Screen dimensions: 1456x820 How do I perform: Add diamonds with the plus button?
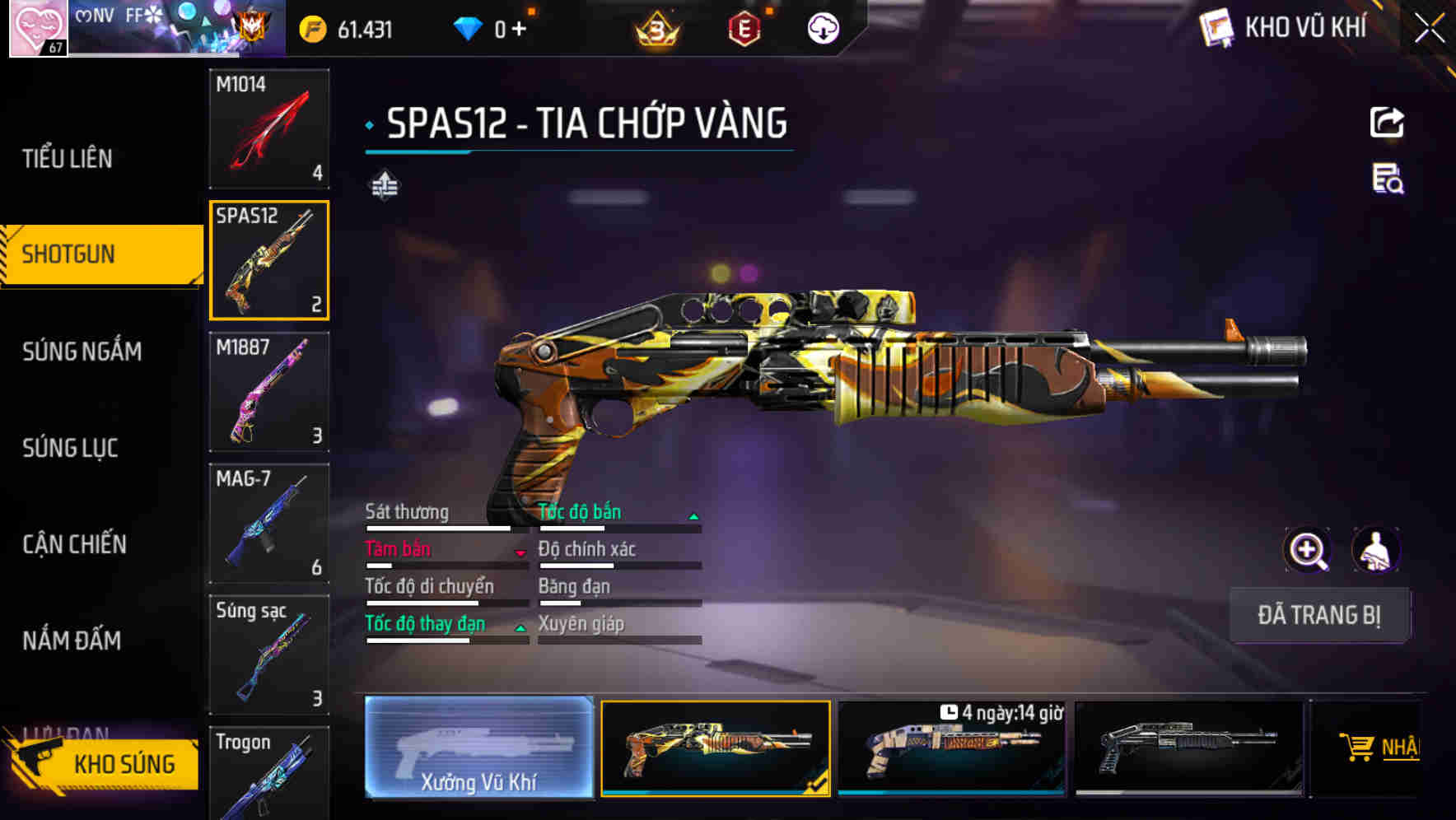519,30
